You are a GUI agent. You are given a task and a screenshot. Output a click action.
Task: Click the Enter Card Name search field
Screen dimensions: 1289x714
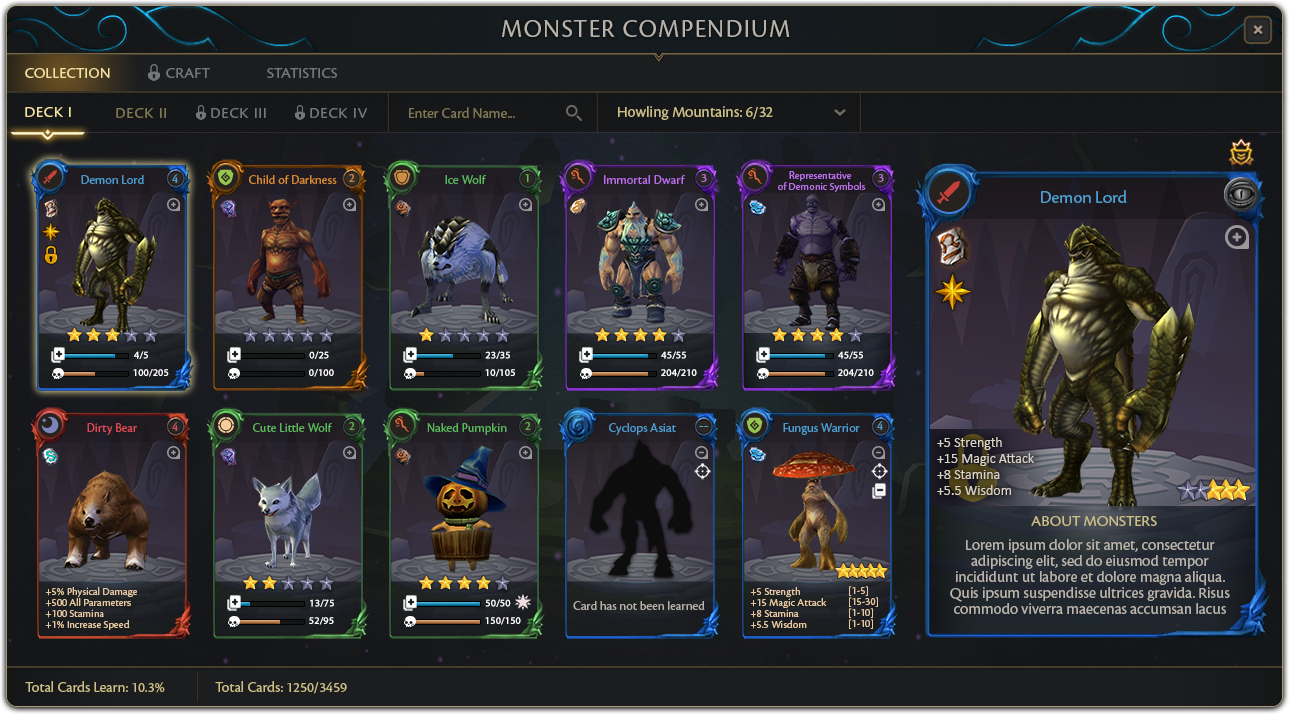[480, 113]
